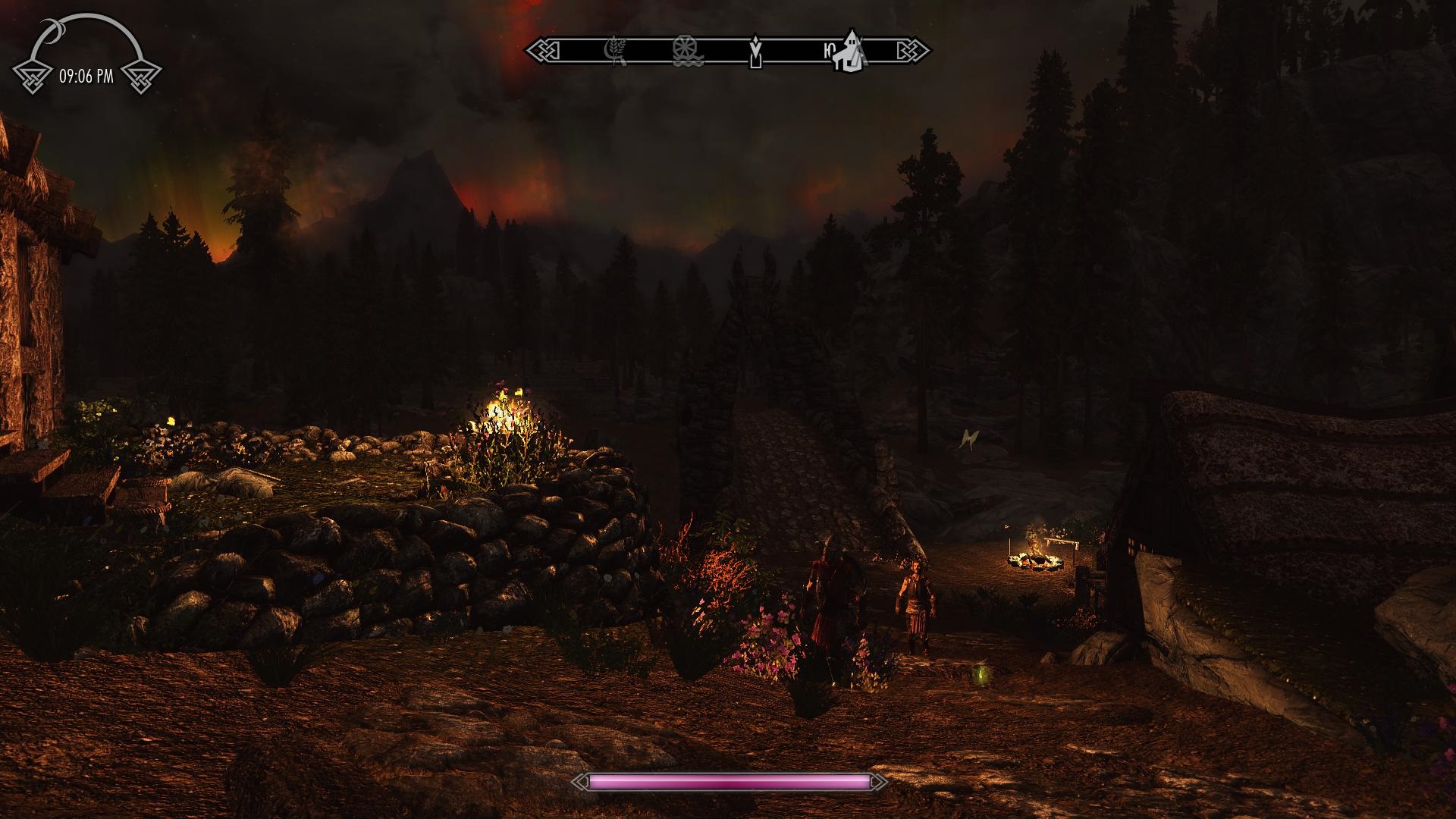
Task: Click the quest arrow marker on the compass
Action: click(755, 51)
